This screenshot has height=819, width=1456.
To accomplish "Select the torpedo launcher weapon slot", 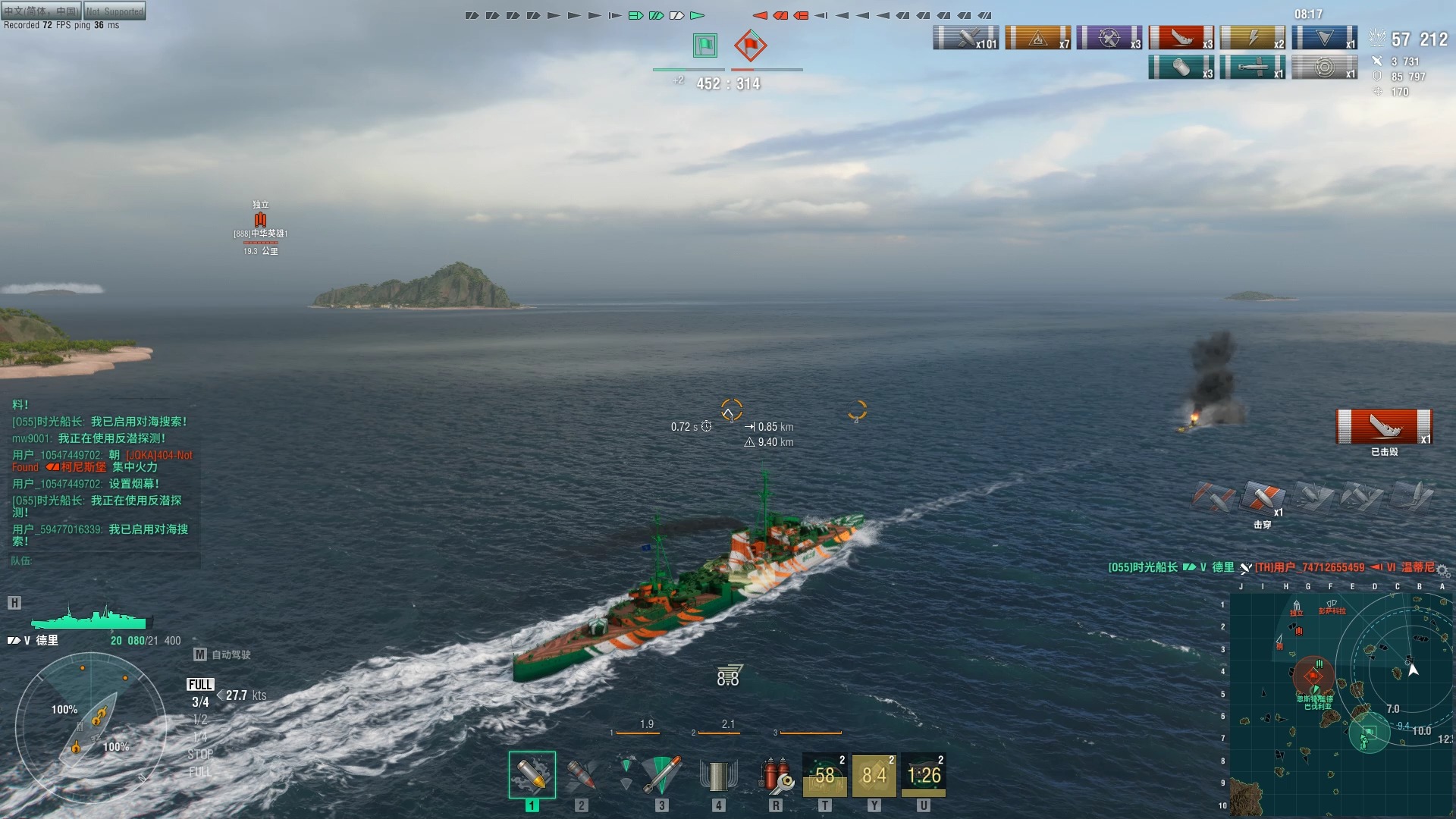I will (x=661, y=775).
